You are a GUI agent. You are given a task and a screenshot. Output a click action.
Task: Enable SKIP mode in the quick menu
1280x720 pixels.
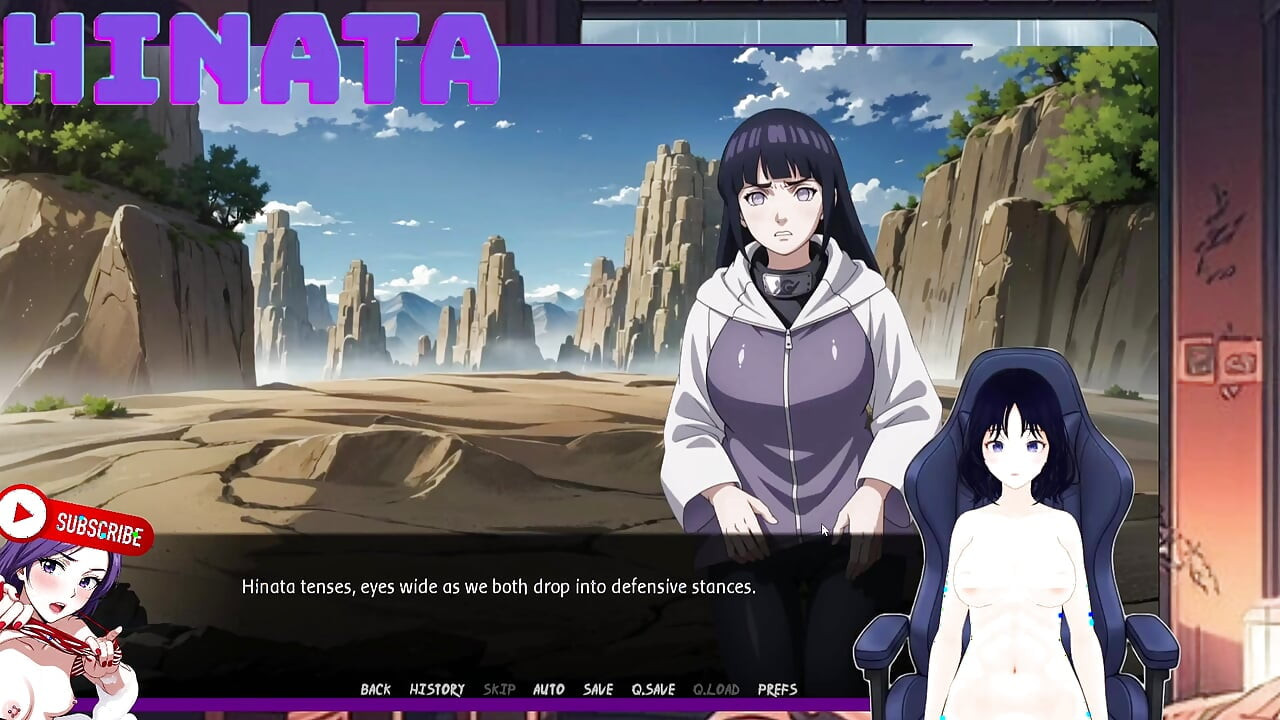[x=497, y=689]
